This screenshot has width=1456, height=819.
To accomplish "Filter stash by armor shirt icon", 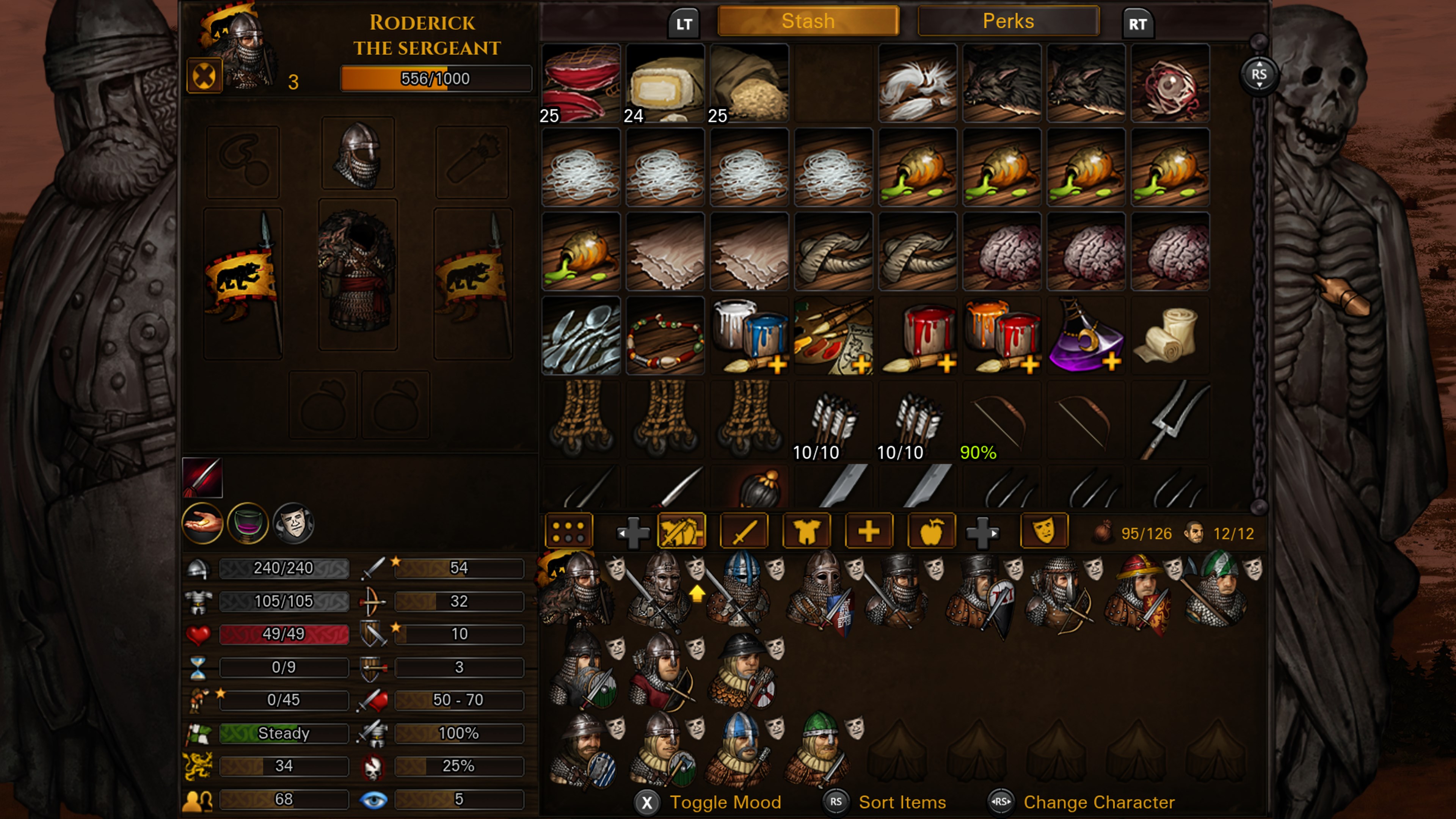I will pyautogui.click(x=806, y=531).
